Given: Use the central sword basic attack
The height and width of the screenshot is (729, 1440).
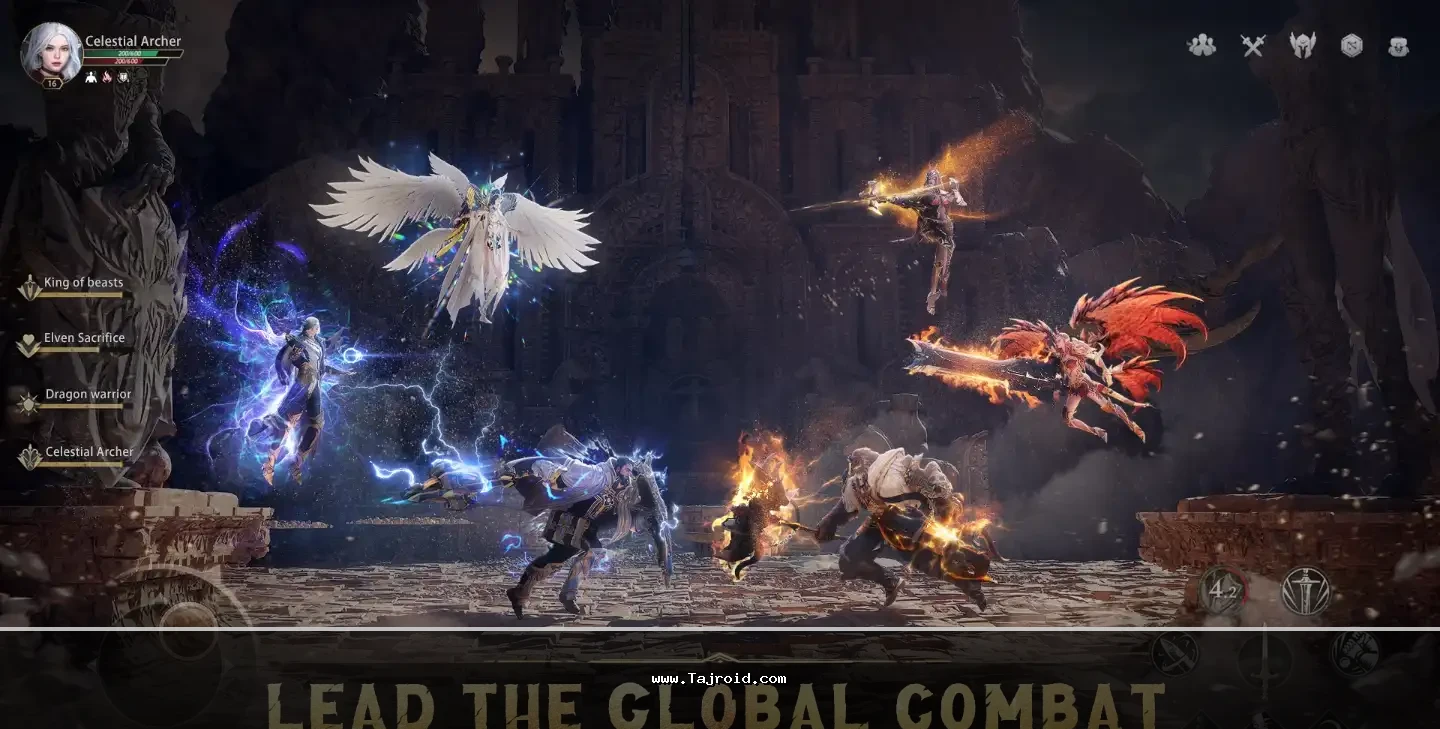Looking at the screenshot, I should [x=1265, y=660].
